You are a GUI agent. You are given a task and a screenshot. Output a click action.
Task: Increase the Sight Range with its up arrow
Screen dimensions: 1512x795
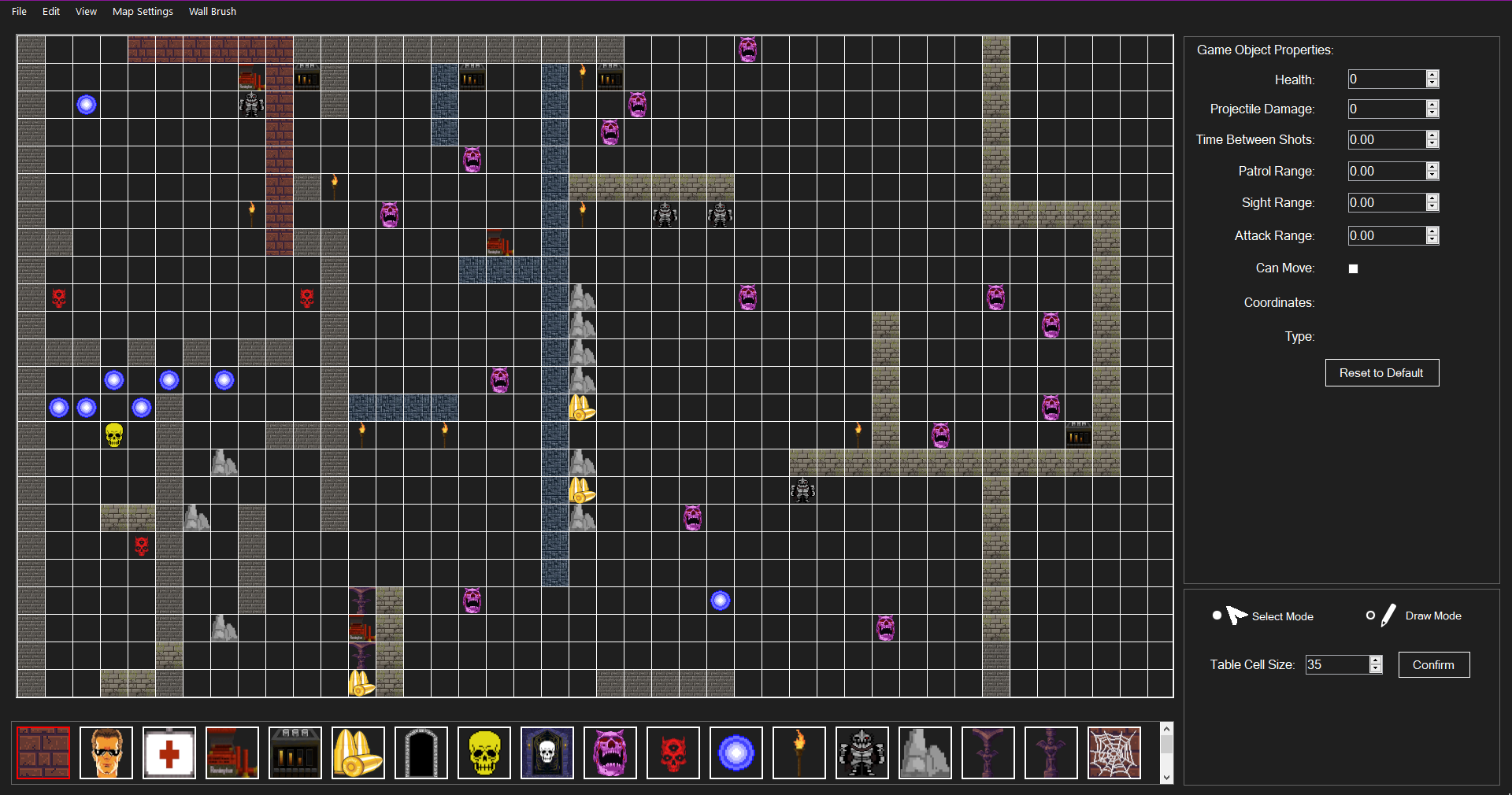point(1432,198)
